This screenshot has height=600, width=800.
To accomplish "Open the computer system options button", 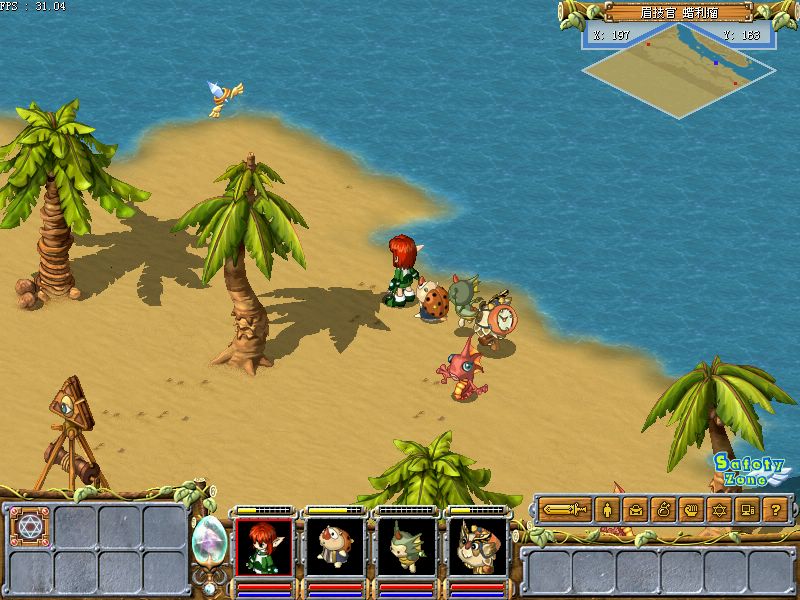I will 747,510.
